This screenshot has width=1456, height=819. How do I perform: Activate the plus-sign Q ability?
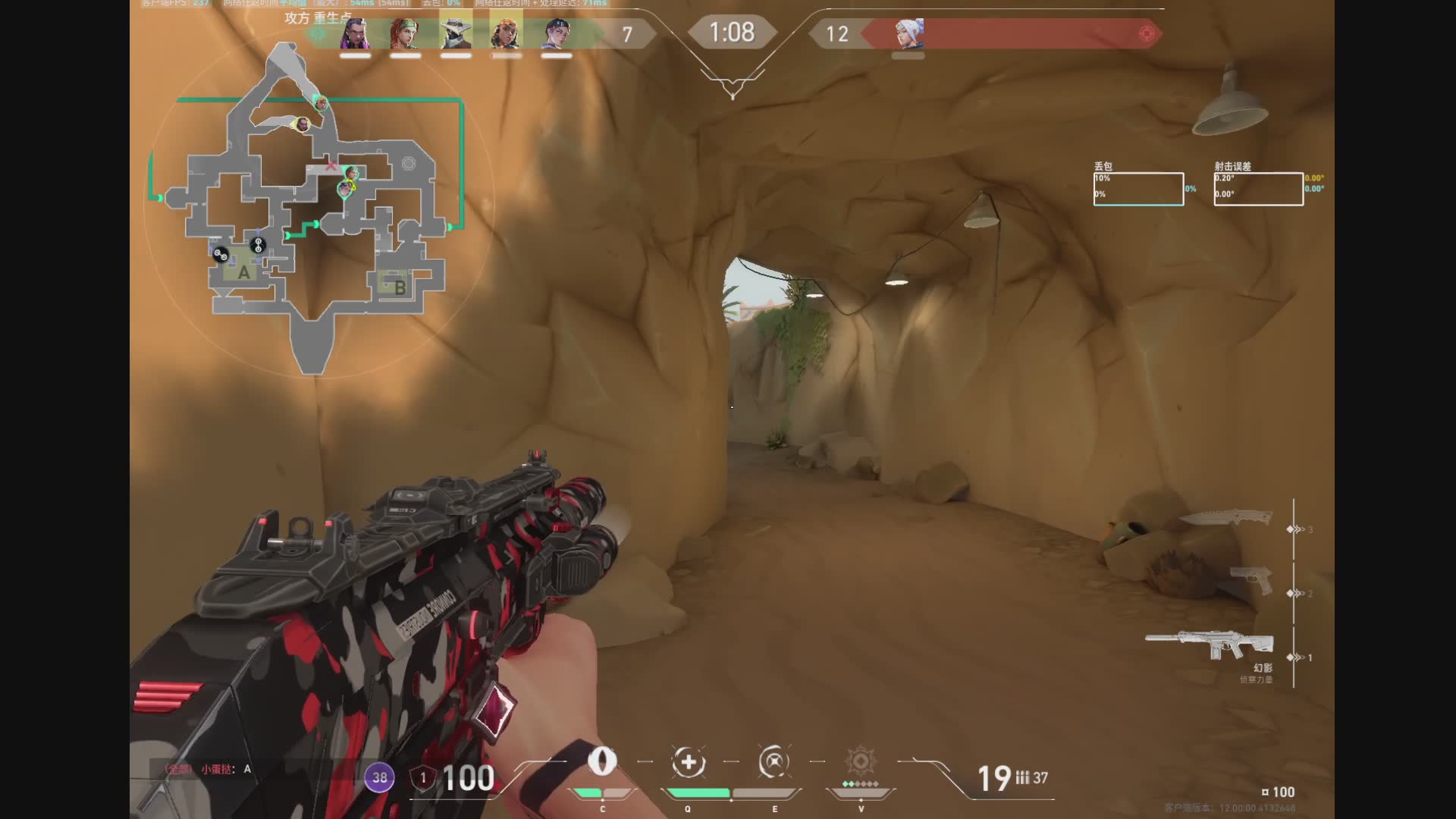tap(689, 762)
